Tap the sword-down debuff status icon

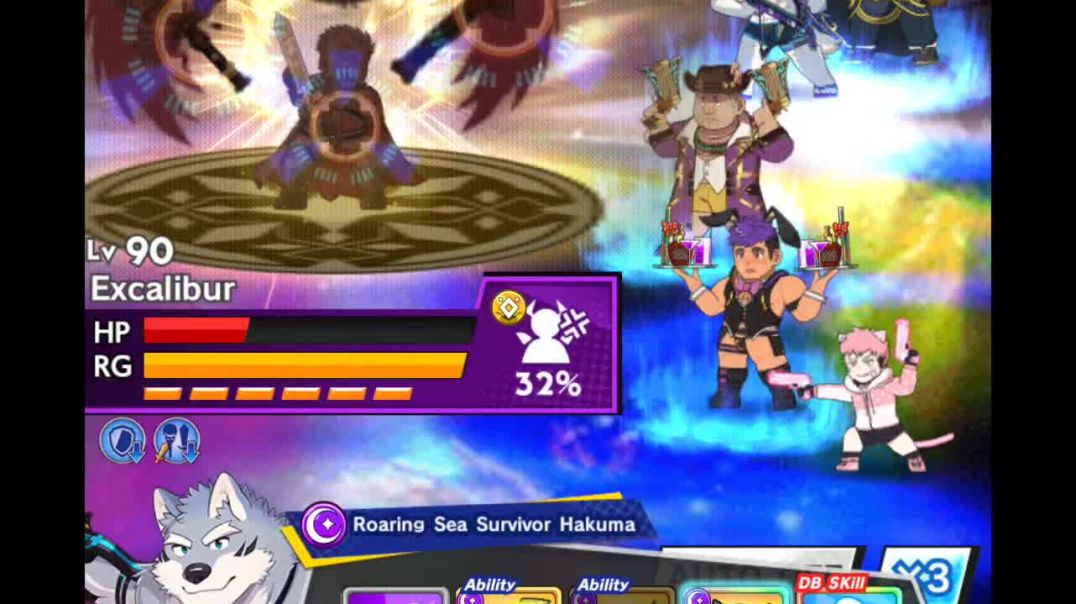coord(176,441)
